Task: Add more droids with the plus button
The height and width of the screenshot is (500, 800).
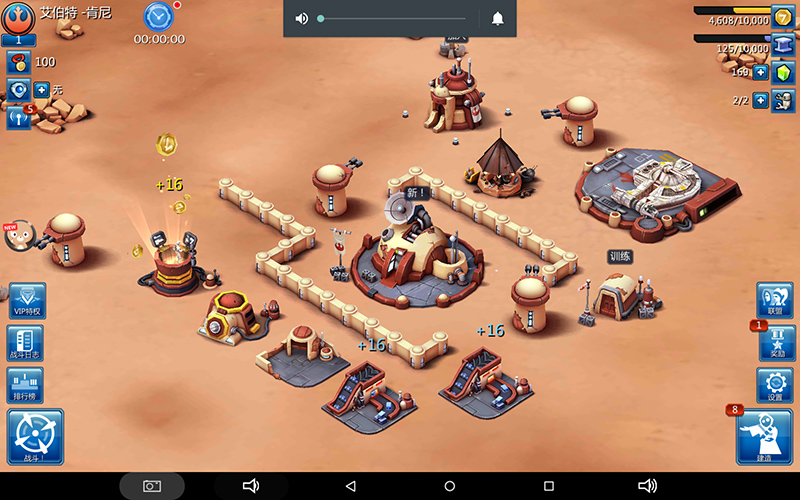Action: click(x=761, y=100)
